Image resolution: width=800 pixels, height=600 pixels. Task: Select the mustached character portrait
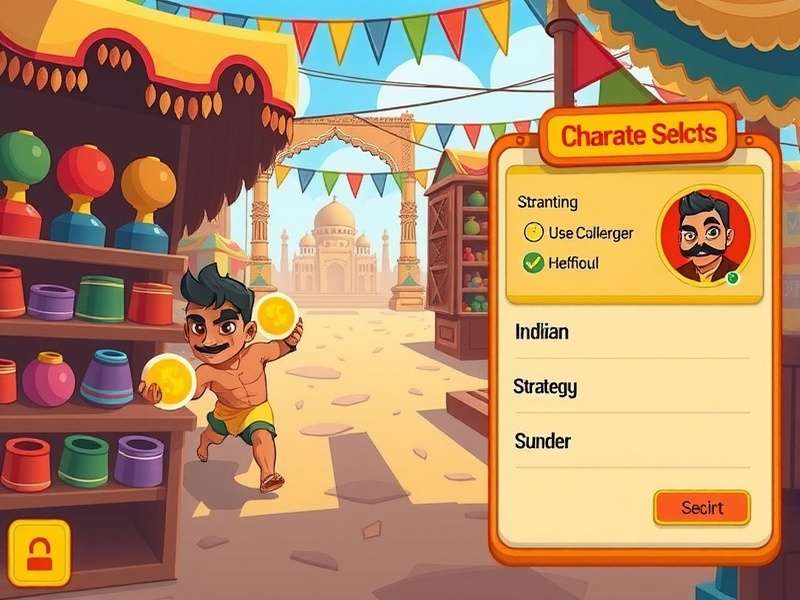[x=704, y=236]
